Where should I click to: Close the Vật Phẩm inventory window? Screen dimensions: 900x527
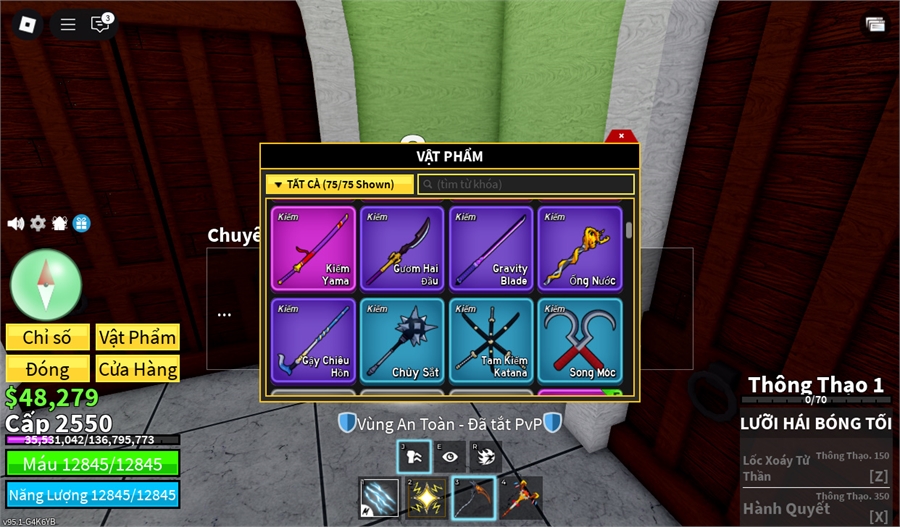621,136
